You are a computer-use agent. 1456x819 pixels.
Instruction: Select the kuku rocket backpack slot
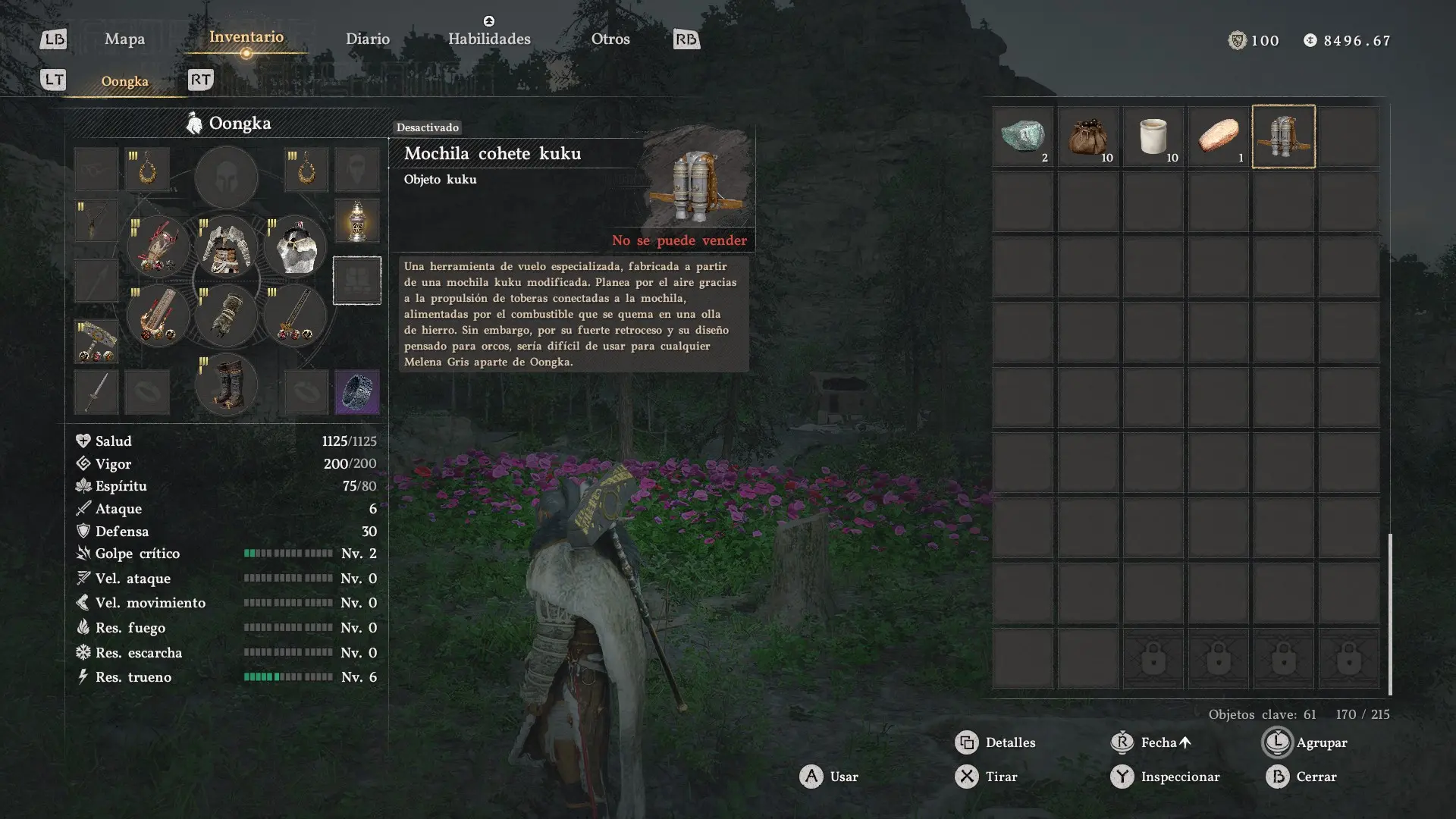coord(1284,136)
